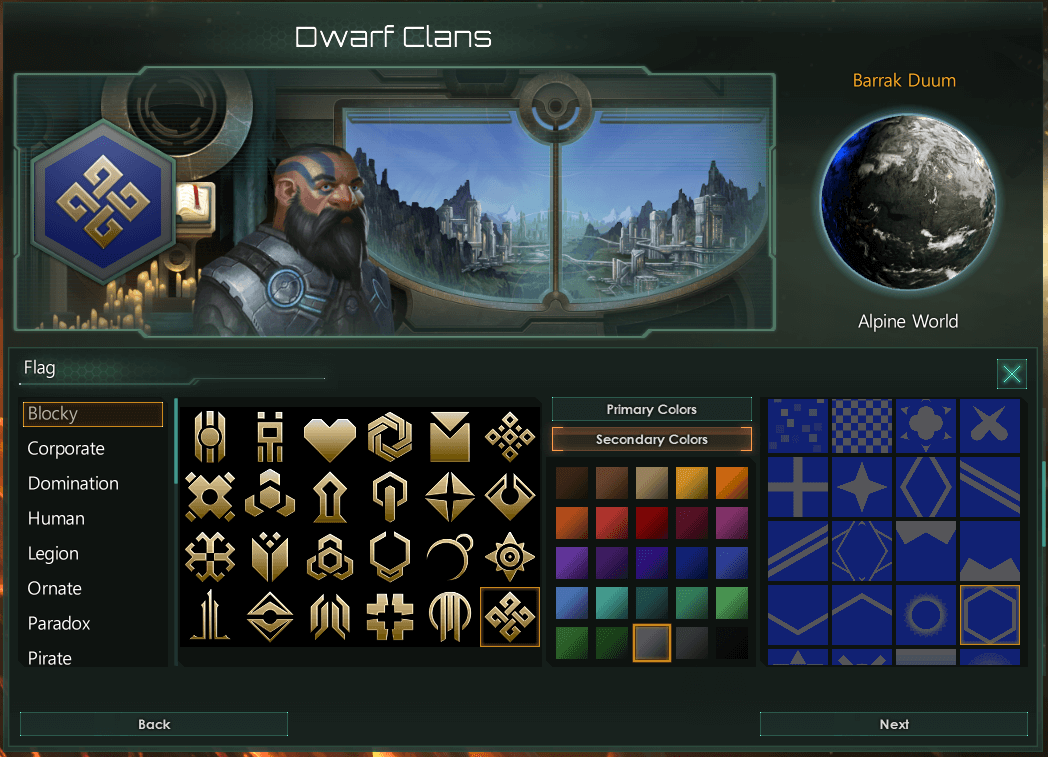Go back to the previous screen
The height and width of the screenshot is (757, 1048).
pyautogui.click(x=153, y=724)
